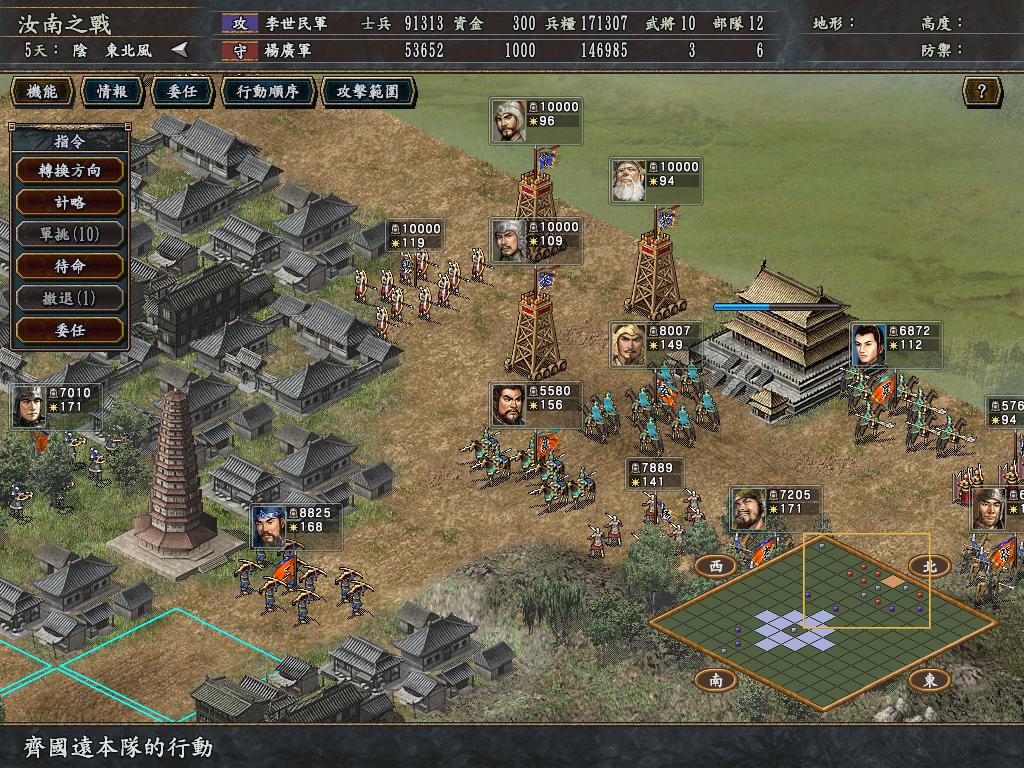Select the 南 south compass button
The width and height of the screenshot is (1024, 768).
click(715, 680)
